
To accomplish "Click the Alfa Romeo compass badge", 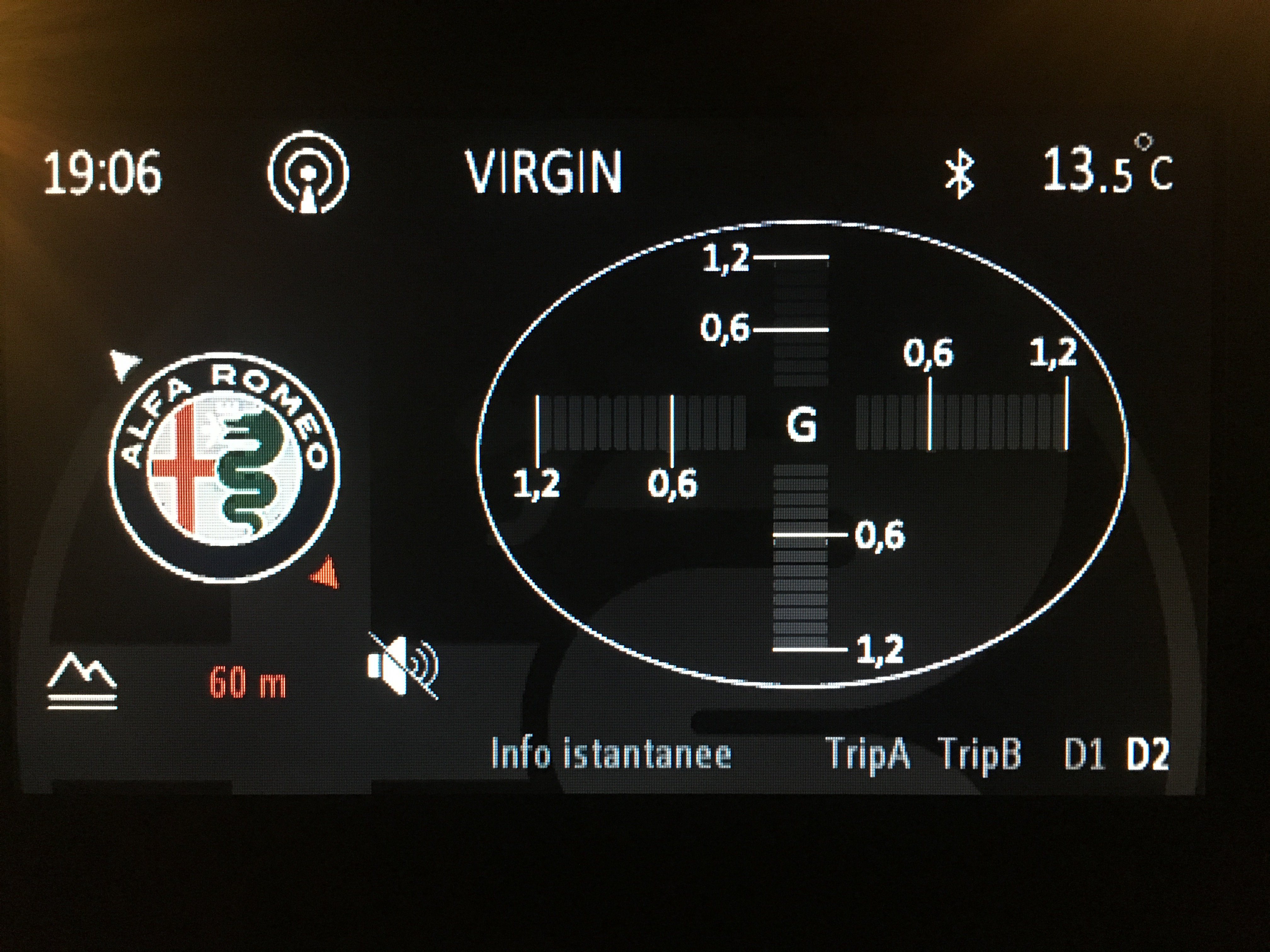I will (225, 466).
